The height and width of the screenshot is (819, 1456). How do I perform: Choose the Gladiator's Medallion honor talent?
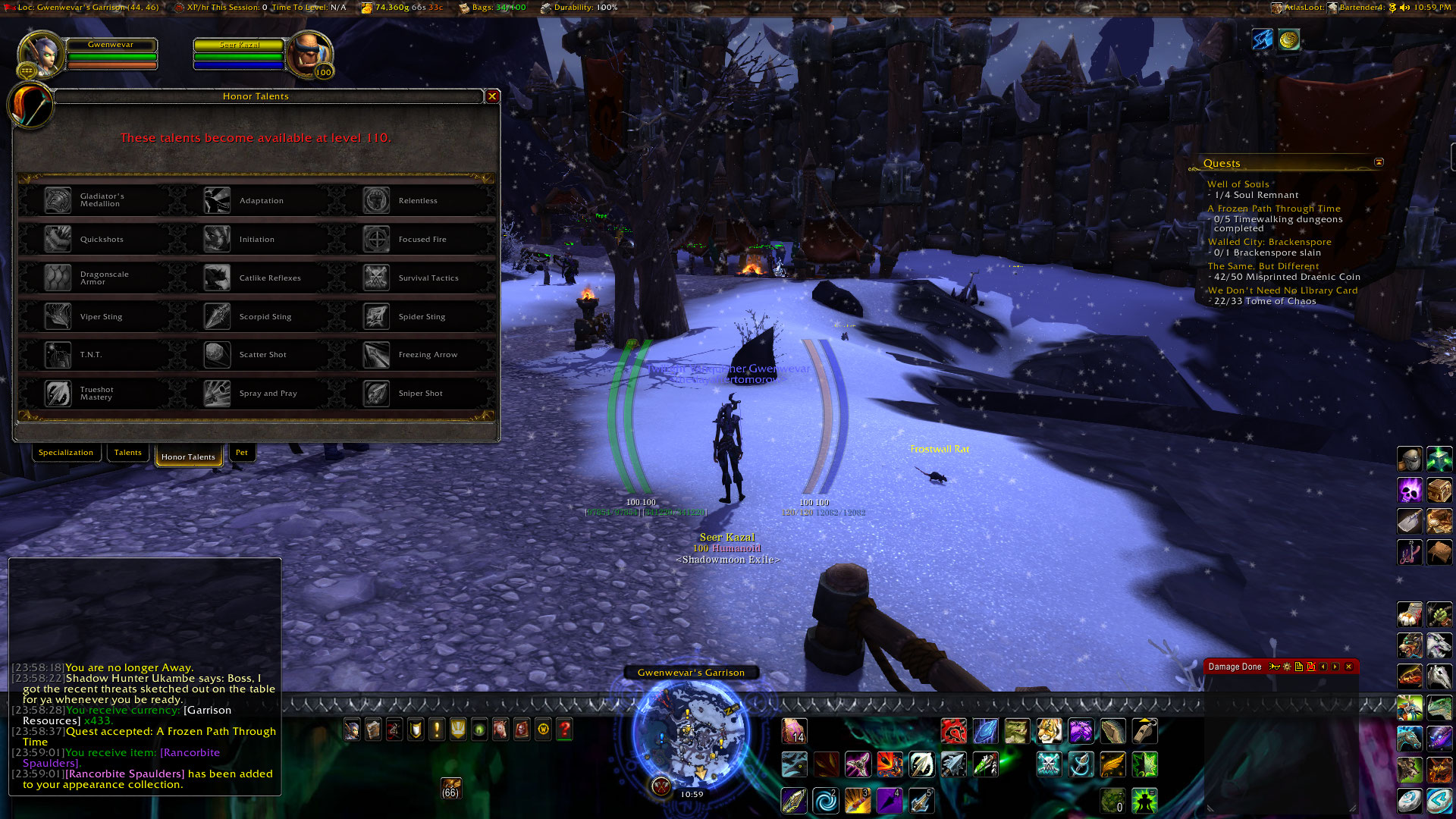(58, 200)
